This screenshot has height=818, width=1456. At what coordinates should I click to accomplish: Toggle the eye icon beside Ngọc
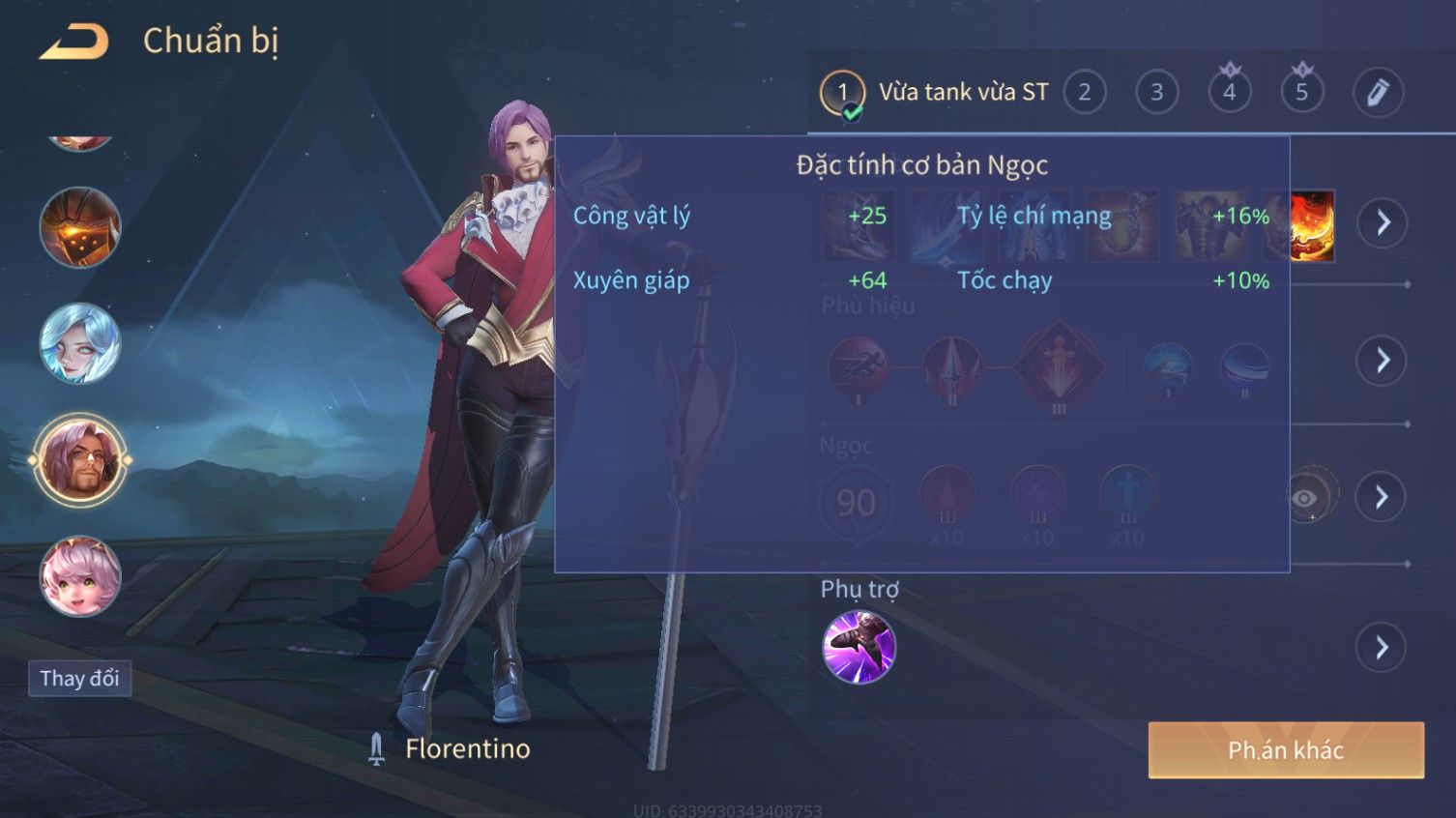coord(1306,497)
